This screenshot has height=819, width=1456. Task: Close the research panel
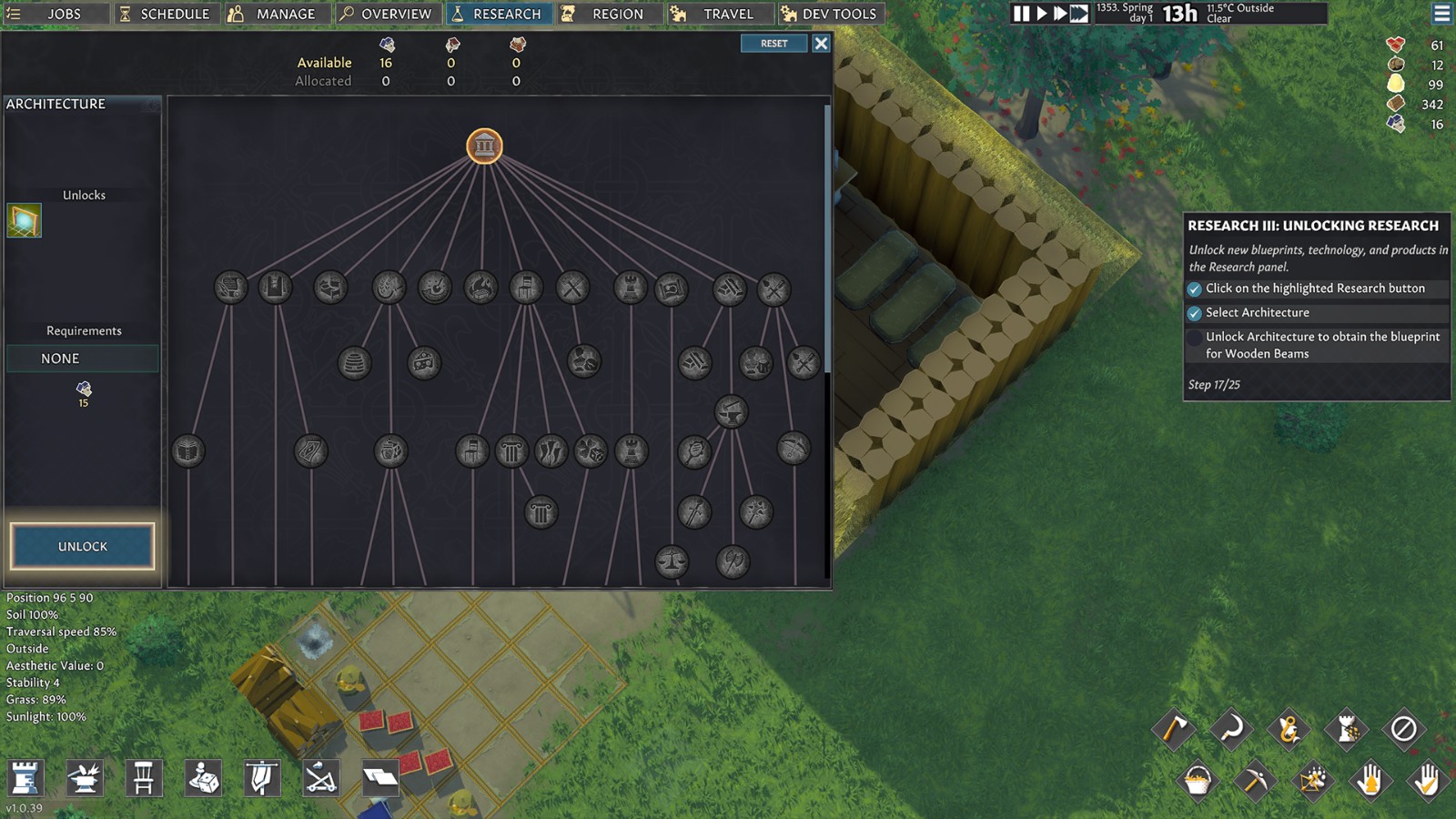(x=821, y=44)
